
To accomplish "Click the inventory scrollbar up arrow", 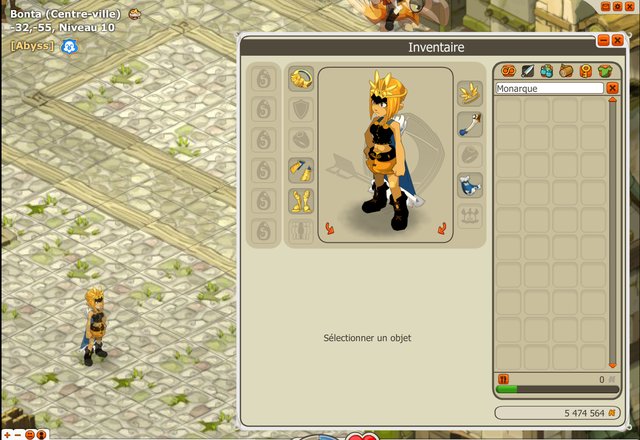I will coord(613,100).
